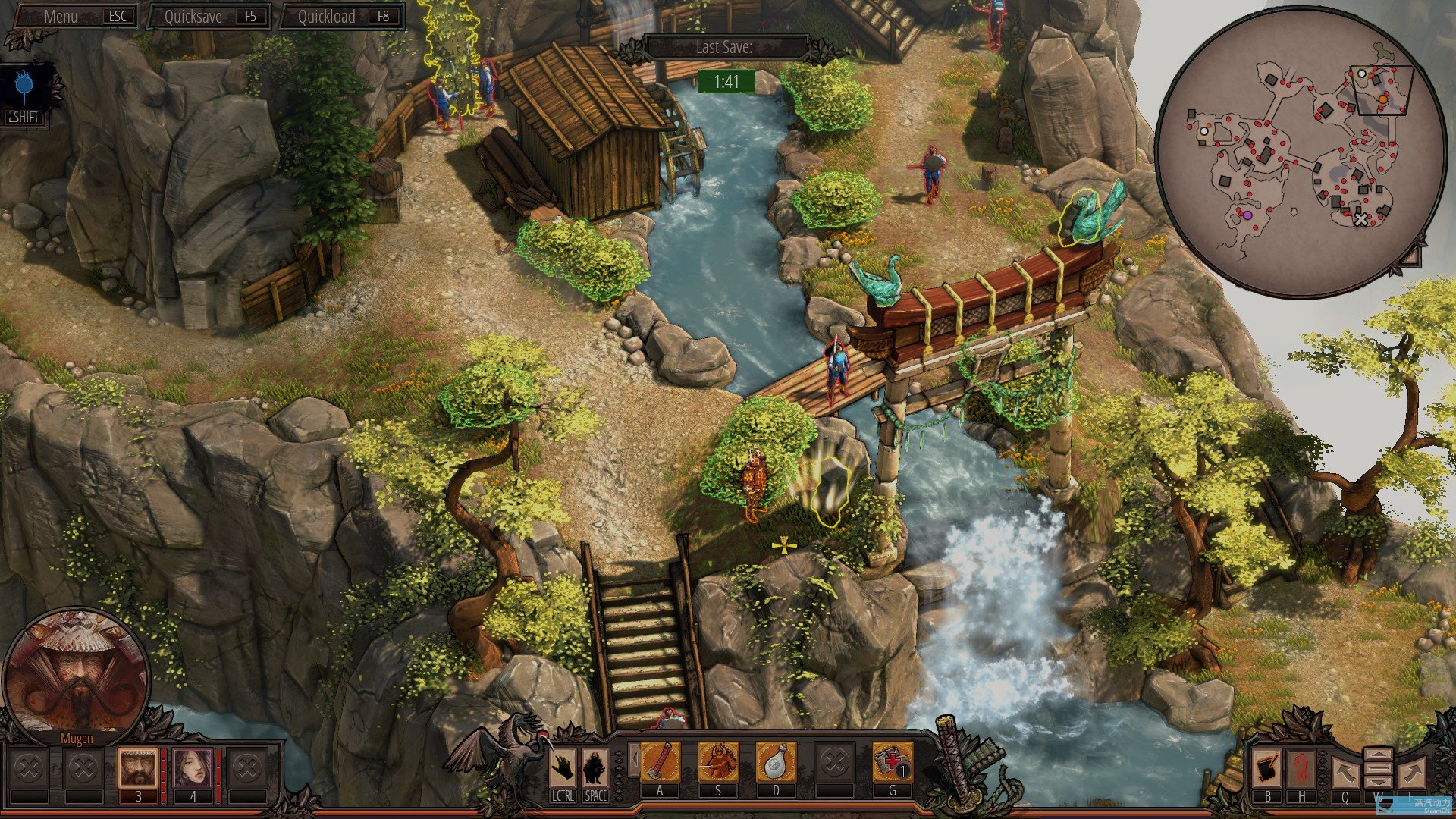Click the hide body icon above the H key
Image resolution: width=1456 pixels, height=819 pixels.
coord(1301,769)
